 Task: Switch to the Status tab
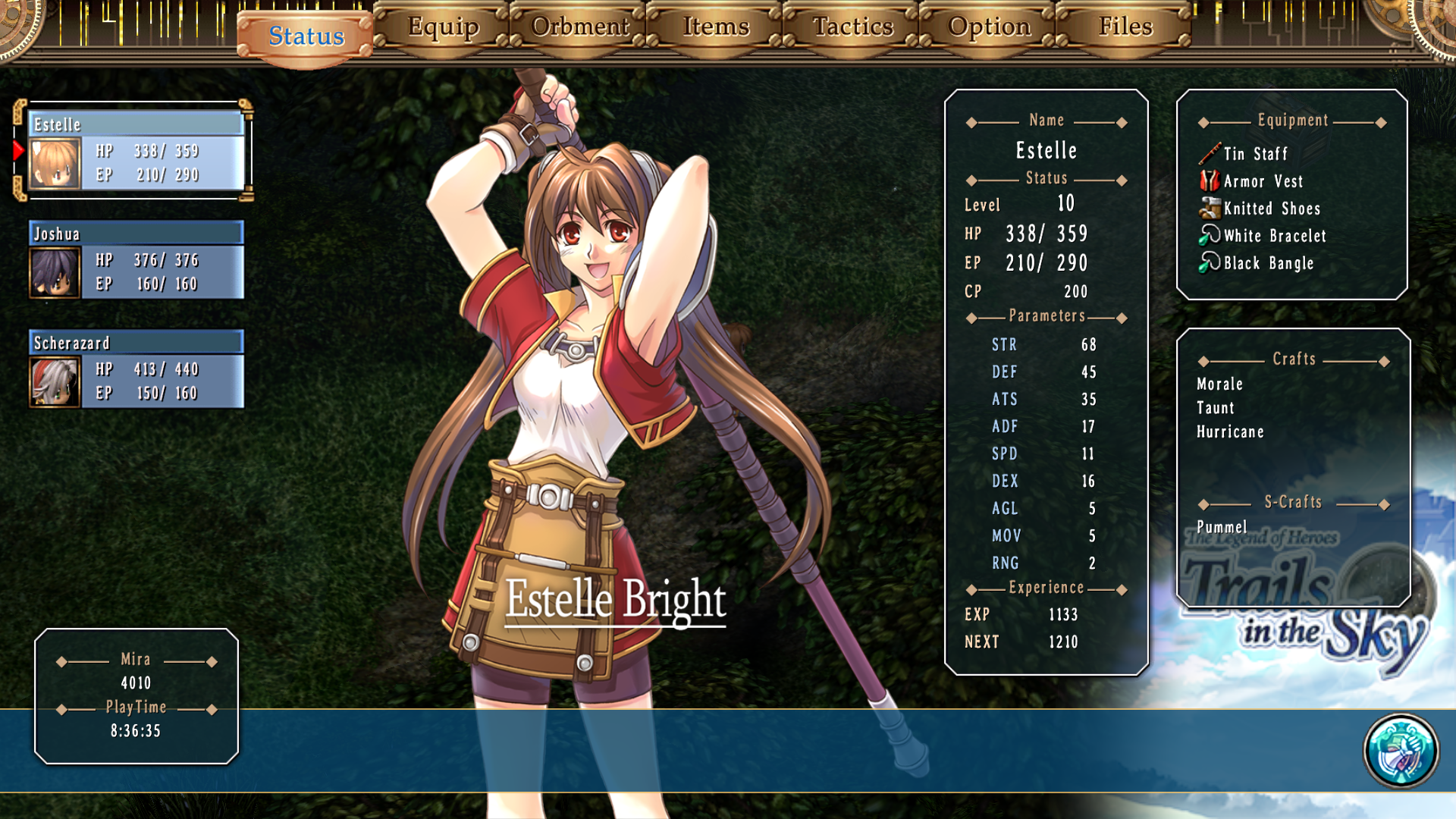point(306,36)
